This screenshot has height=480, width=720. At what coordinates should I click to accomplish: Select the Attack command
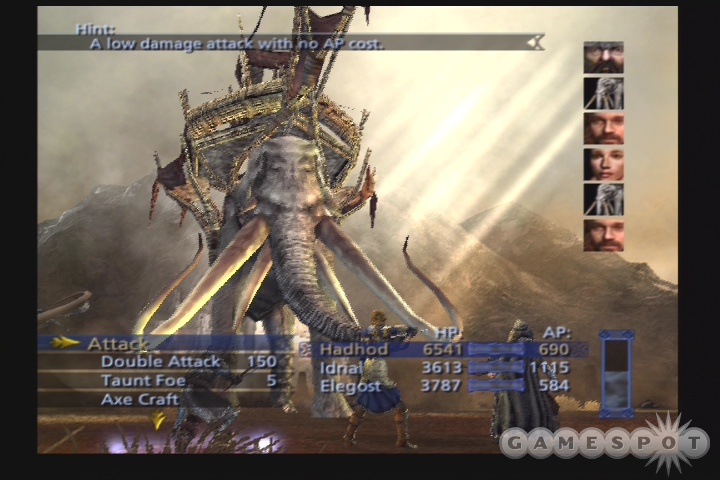tap(120, 344)
